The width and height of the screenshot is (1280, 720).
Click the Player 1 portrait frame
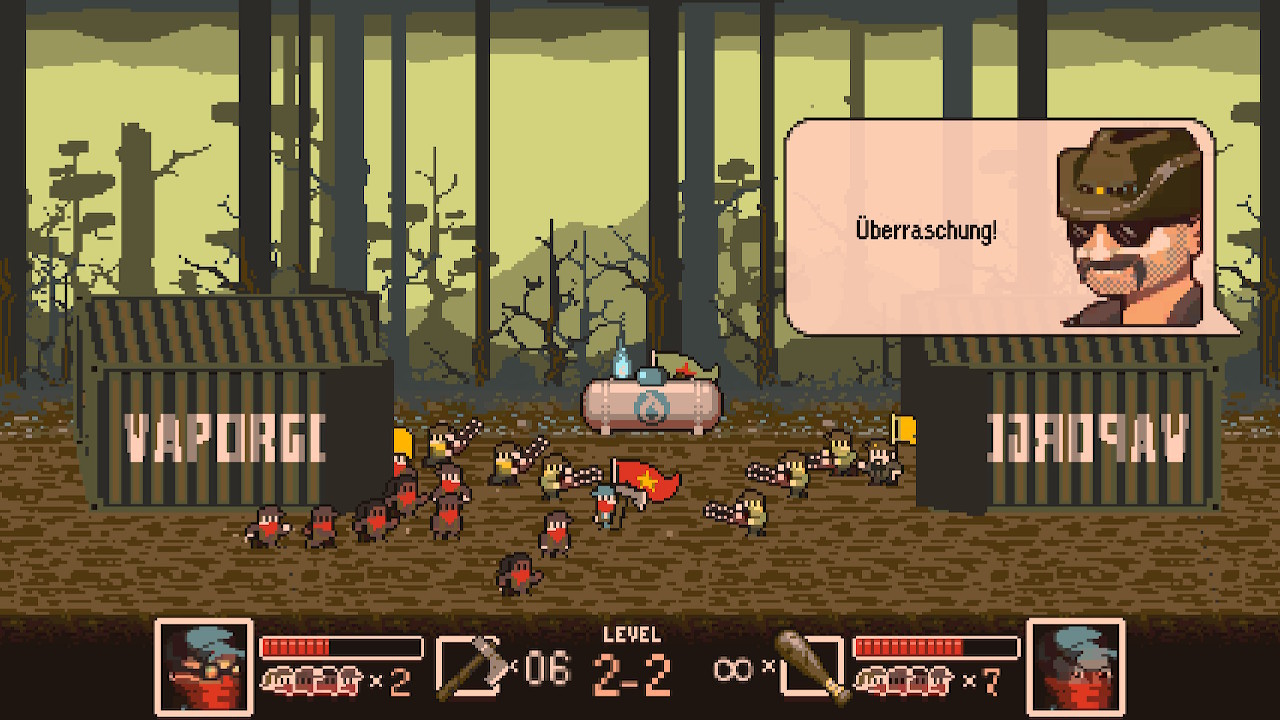tap(203, 665)
